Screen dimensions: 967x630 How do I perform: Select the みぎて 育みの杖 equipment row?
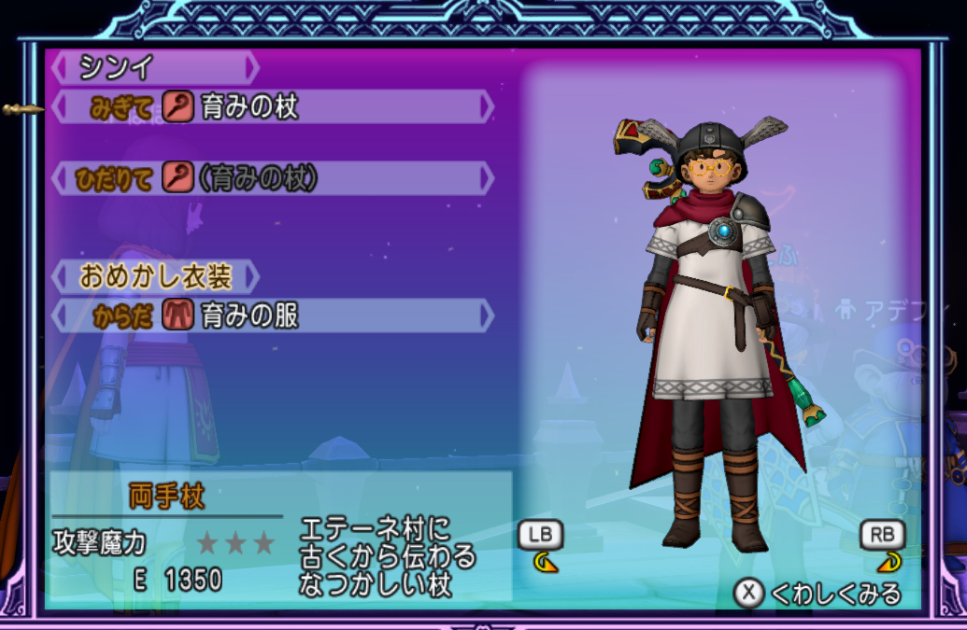click(270, 107)
